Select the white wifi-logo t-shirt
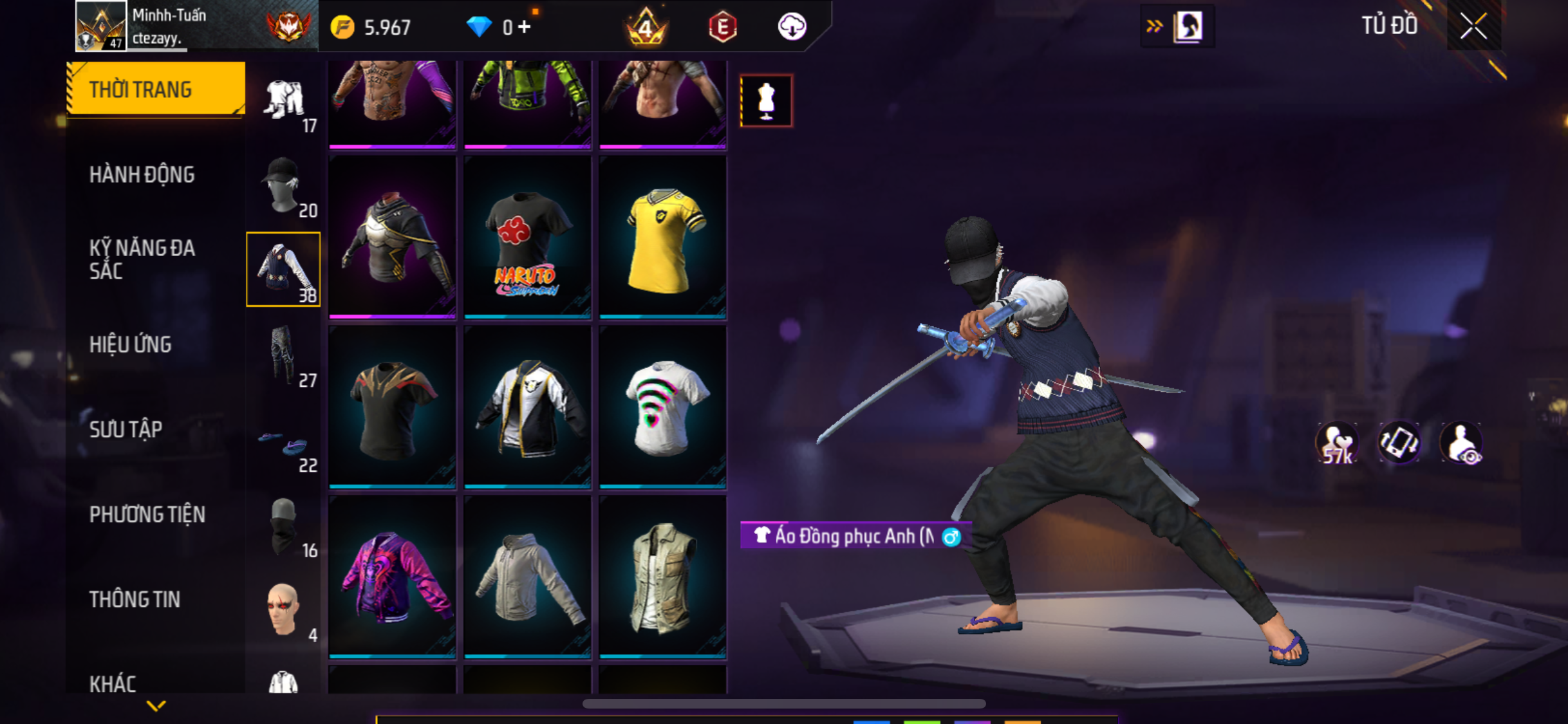This screenshot has height=724, width=1568. pos(662,408)
